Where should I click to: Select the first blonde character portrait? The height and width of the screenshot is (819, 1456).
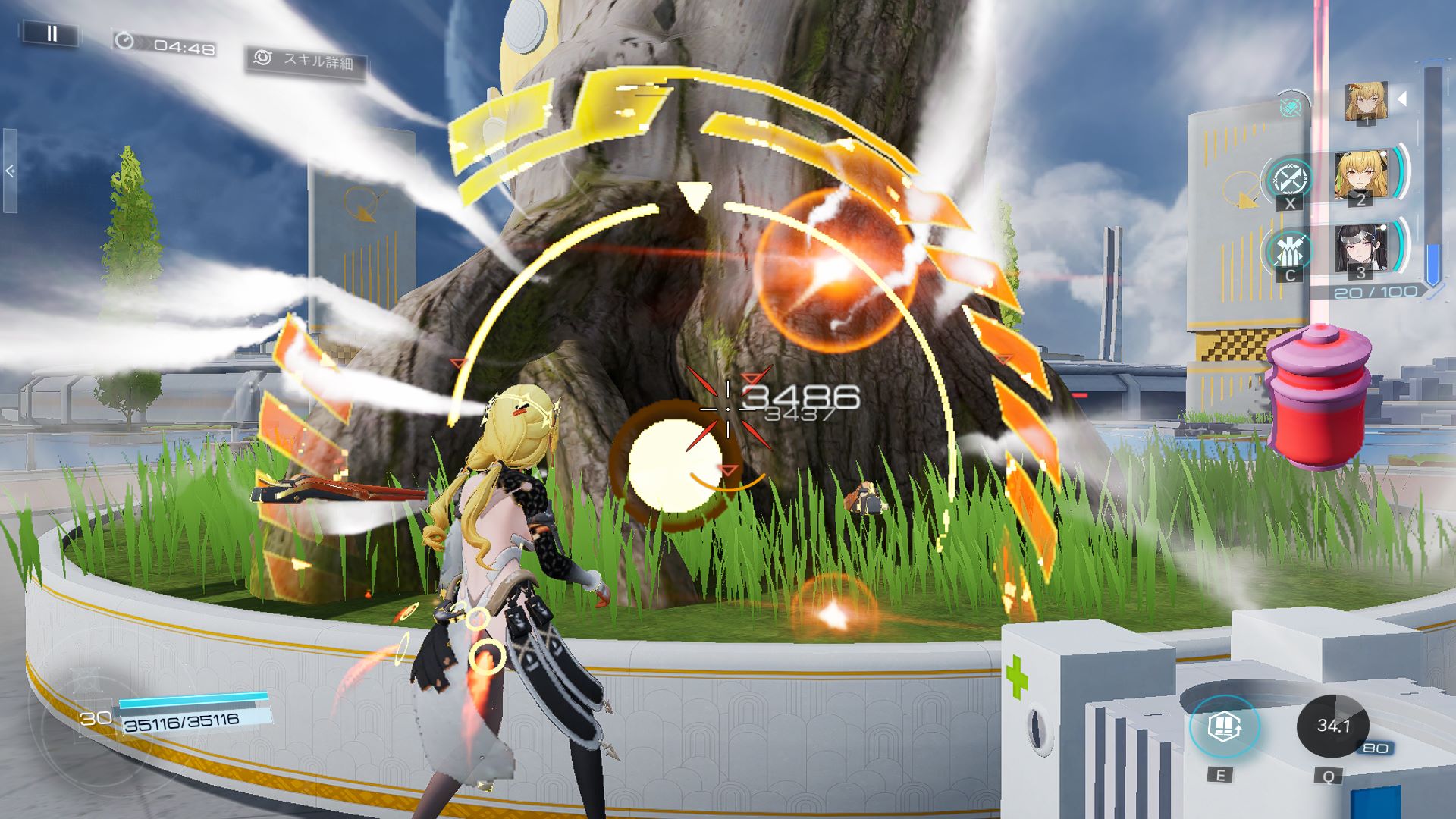point(1366,103)
